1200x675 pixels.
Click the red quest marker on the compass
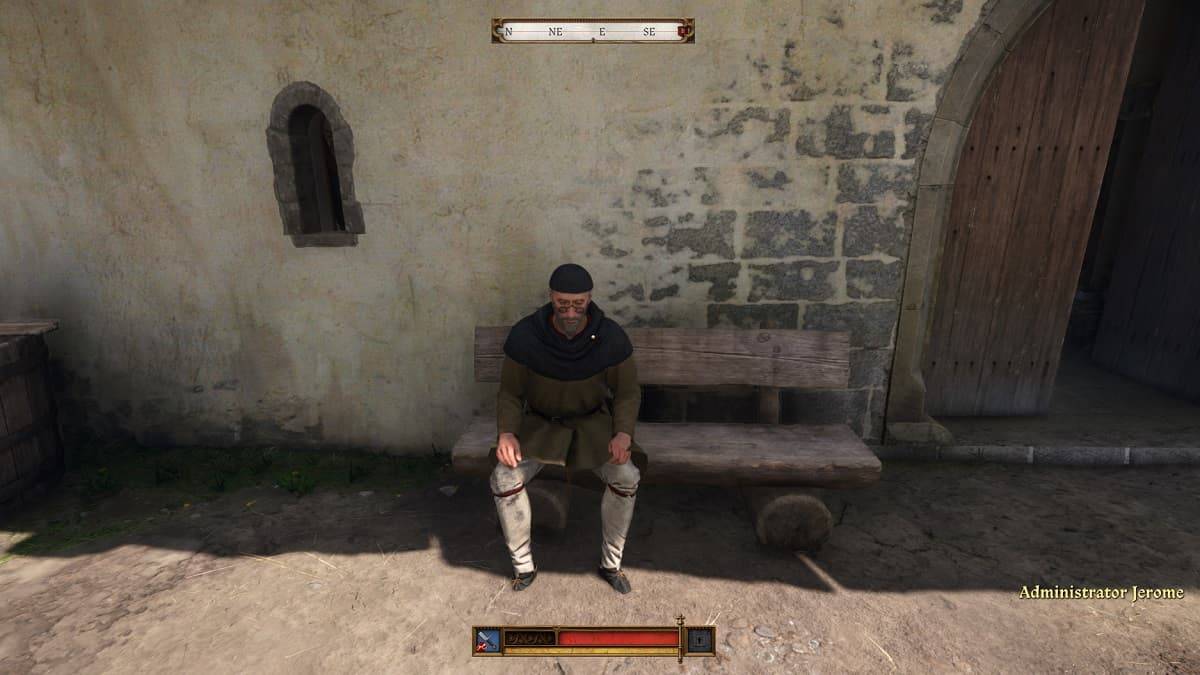(684, 31)
